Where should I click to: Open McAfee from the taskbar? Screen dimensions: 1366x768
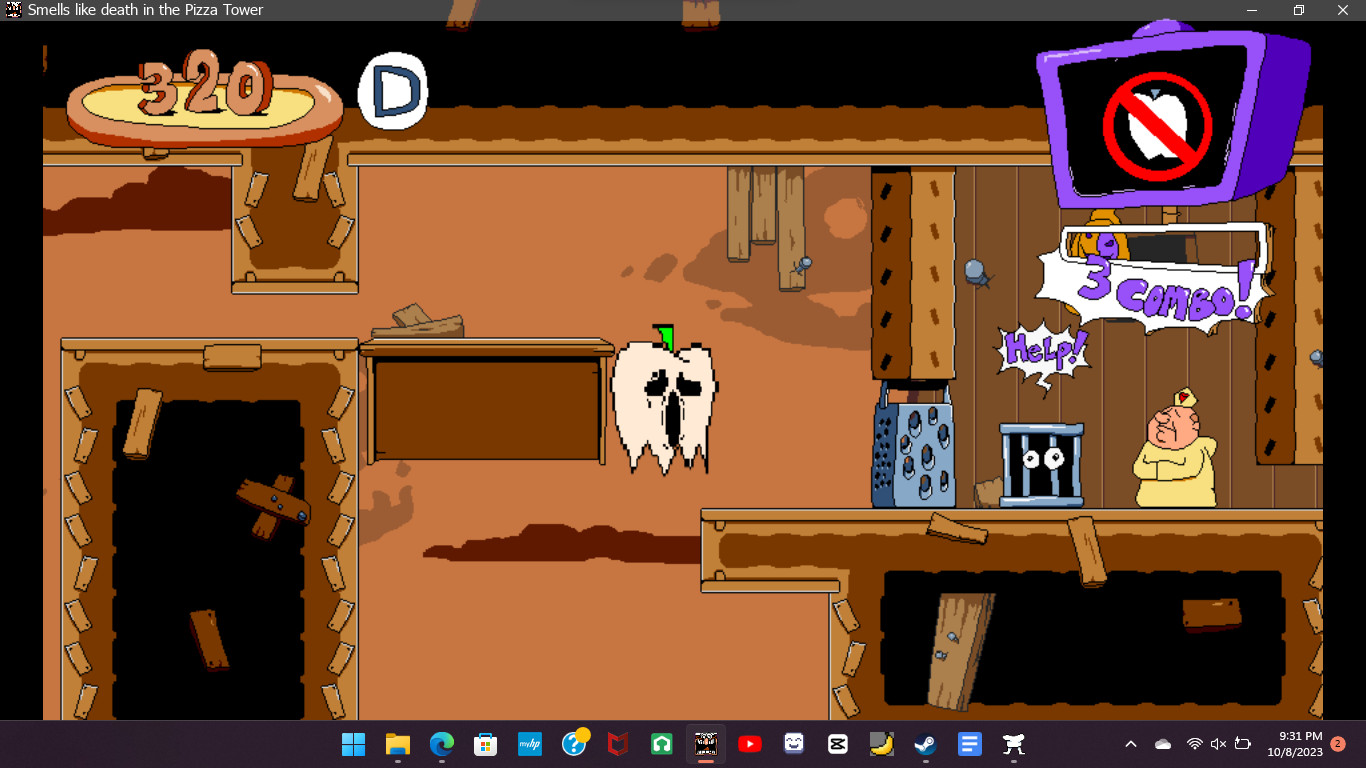point(617,744)
